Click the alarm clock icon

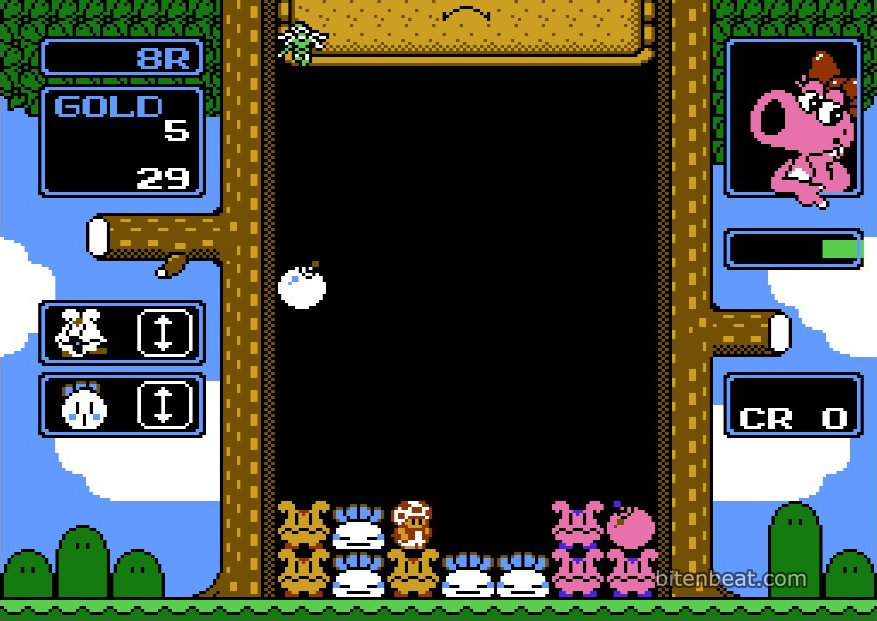[83, 405]
